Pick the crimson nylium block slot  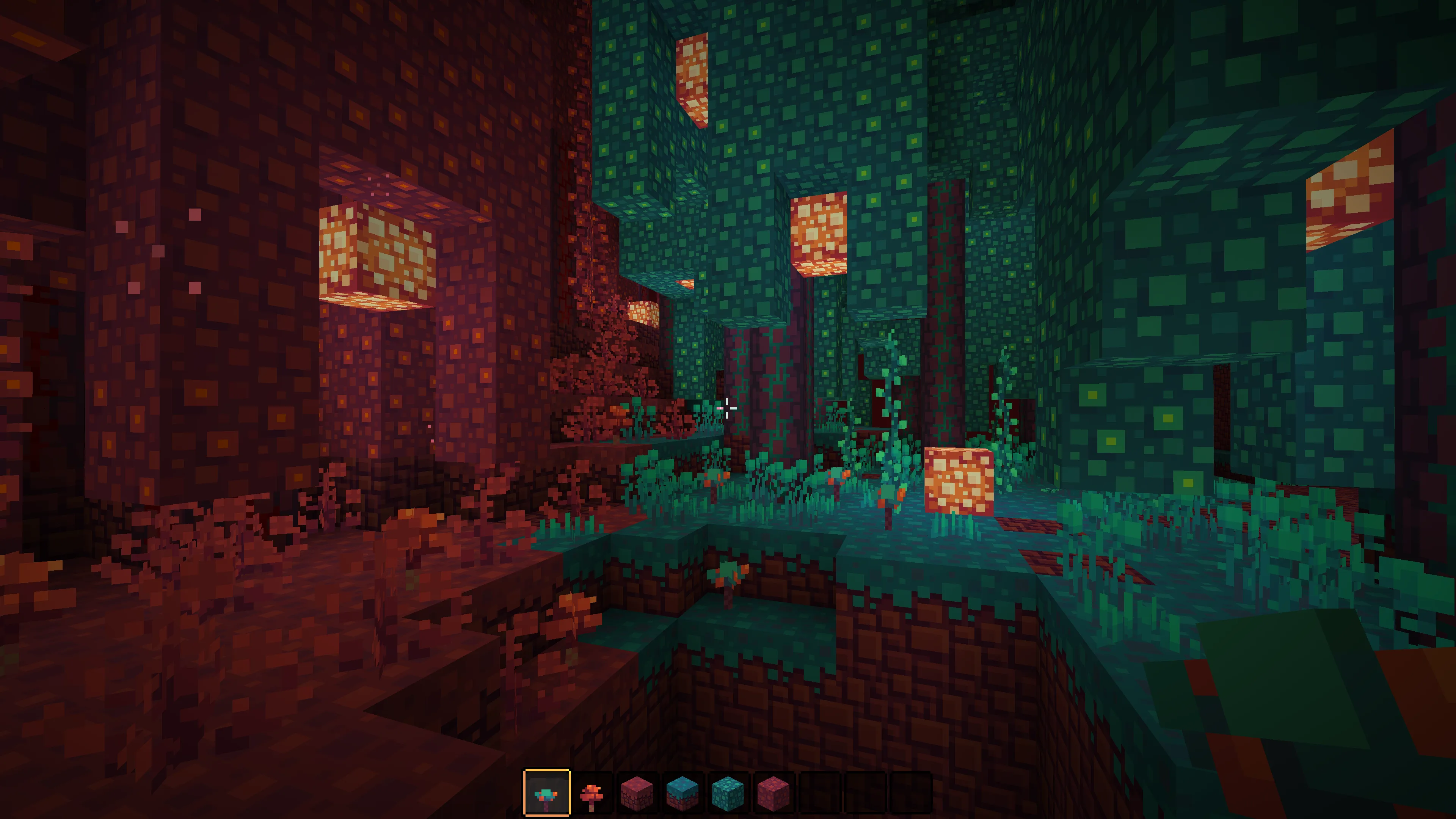637,792
